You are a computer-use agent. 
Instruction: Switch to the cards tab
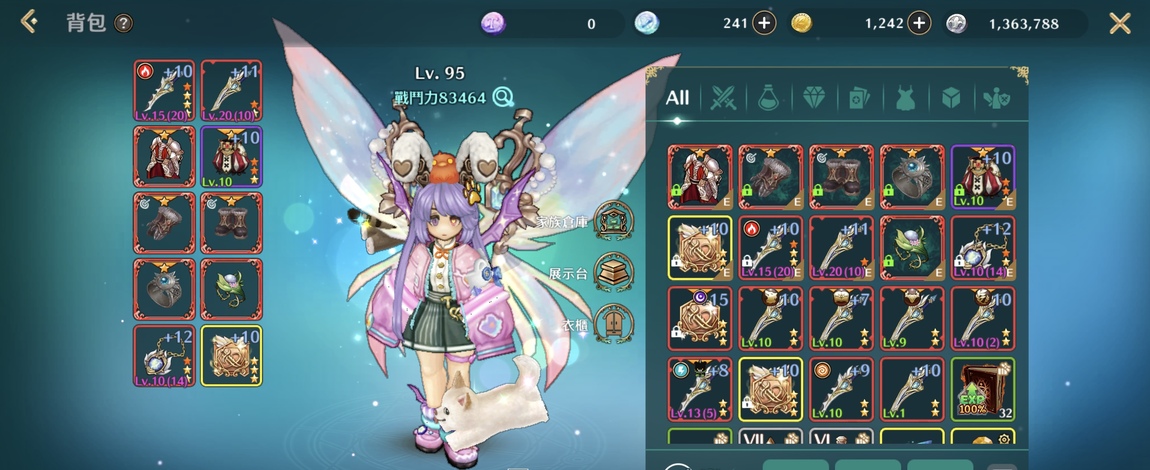point(859,98)
